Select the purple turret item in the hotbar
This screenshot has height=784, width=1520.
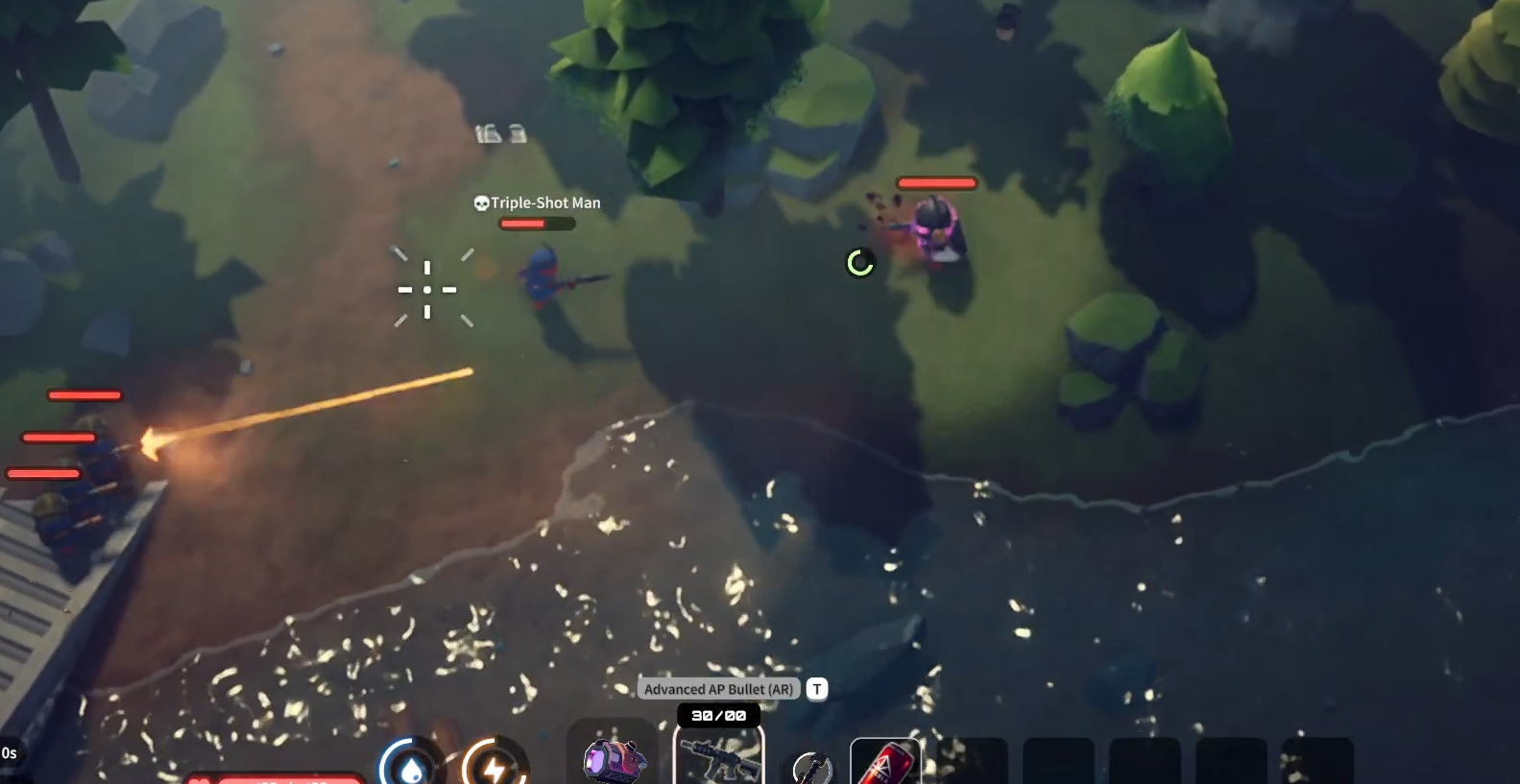point(615,761)
